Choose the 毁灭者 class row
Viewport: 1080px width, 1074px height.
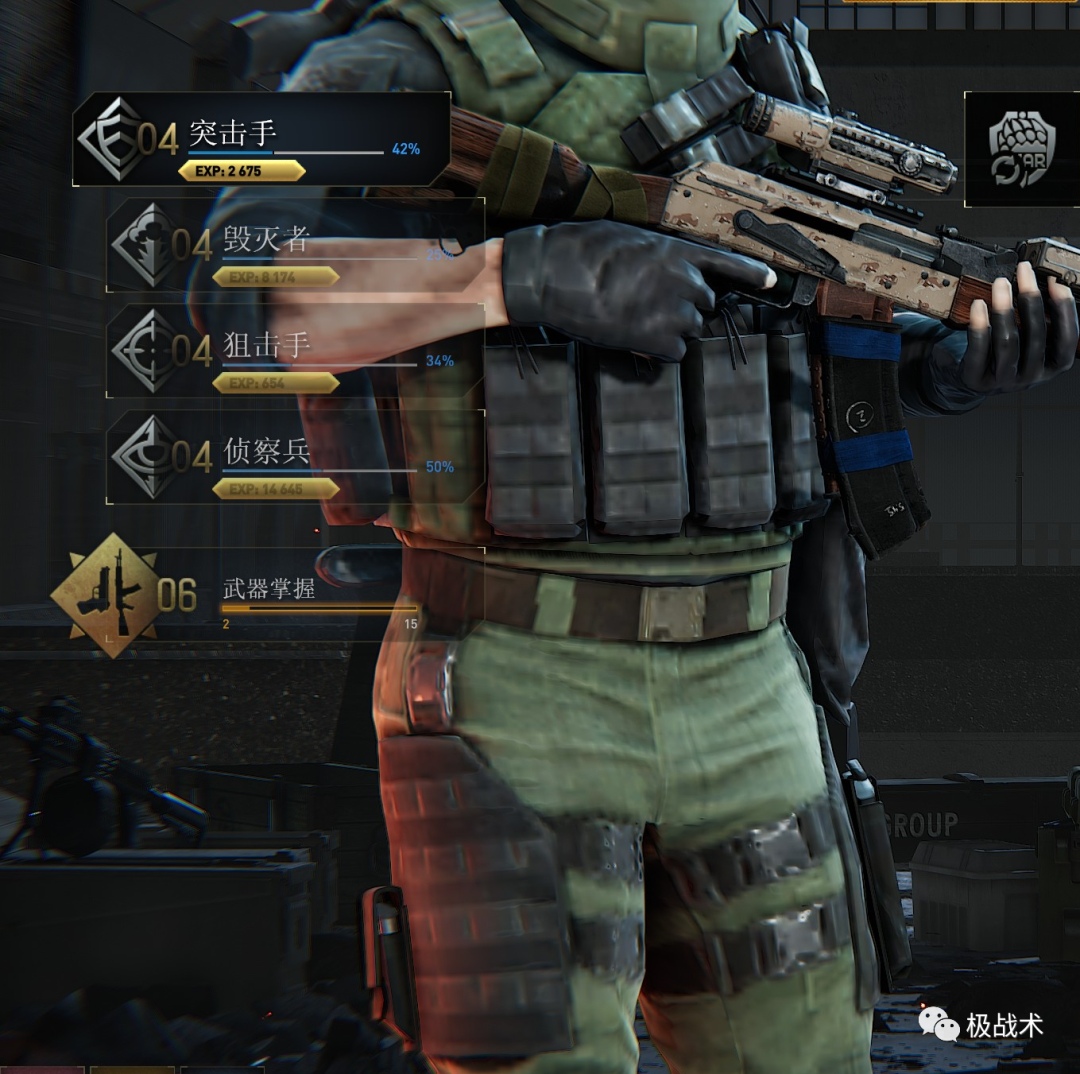[295, 245]
